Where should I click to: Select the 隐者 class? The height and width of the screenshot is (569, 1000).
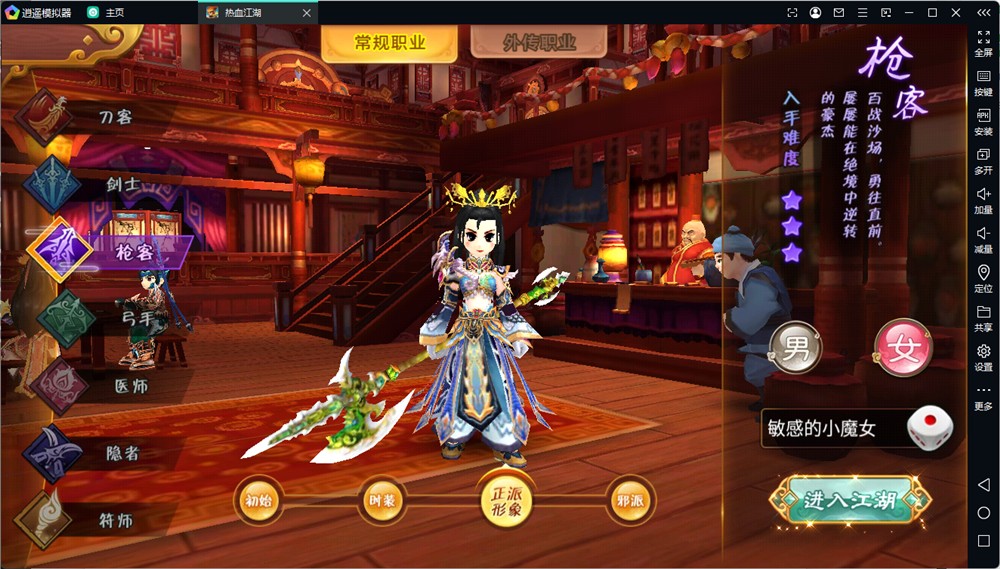(120, 453)
